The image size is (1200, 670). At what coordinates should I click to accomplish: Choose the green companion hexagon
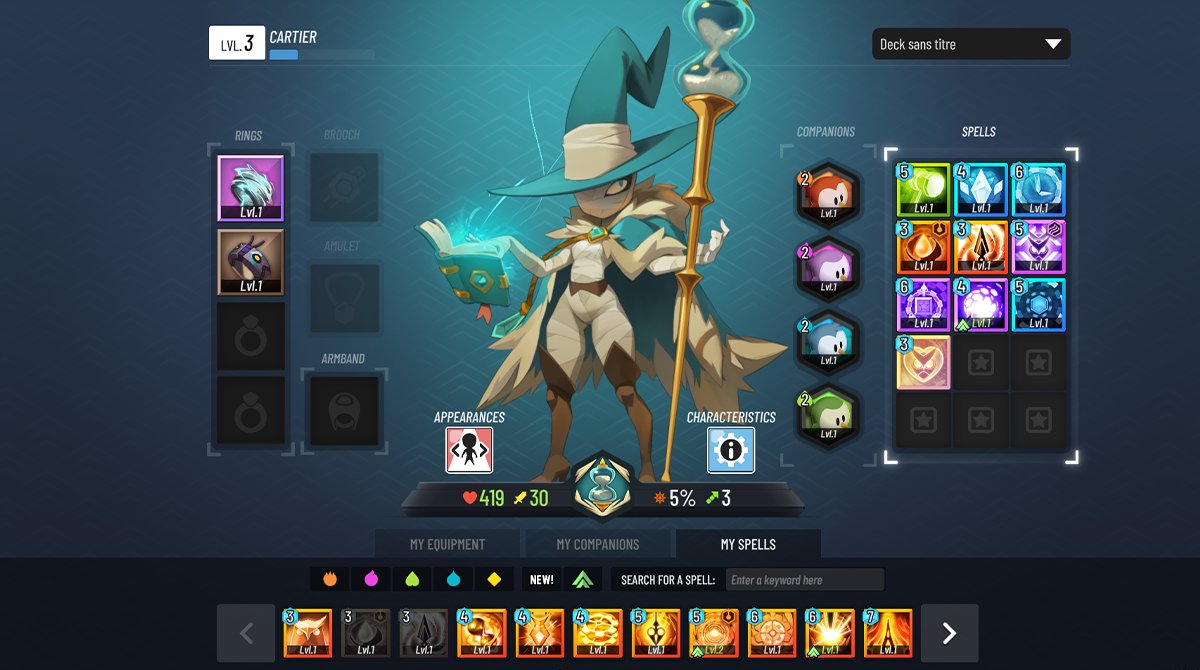[827, 414]
